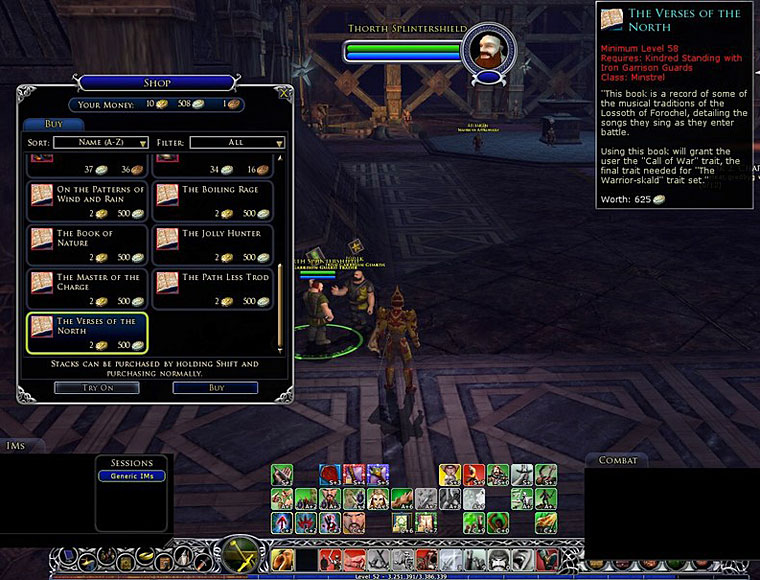Select On the Patterns of Wind and Rain
This screenshot has width=760, height=580.
tap(87, 200)
